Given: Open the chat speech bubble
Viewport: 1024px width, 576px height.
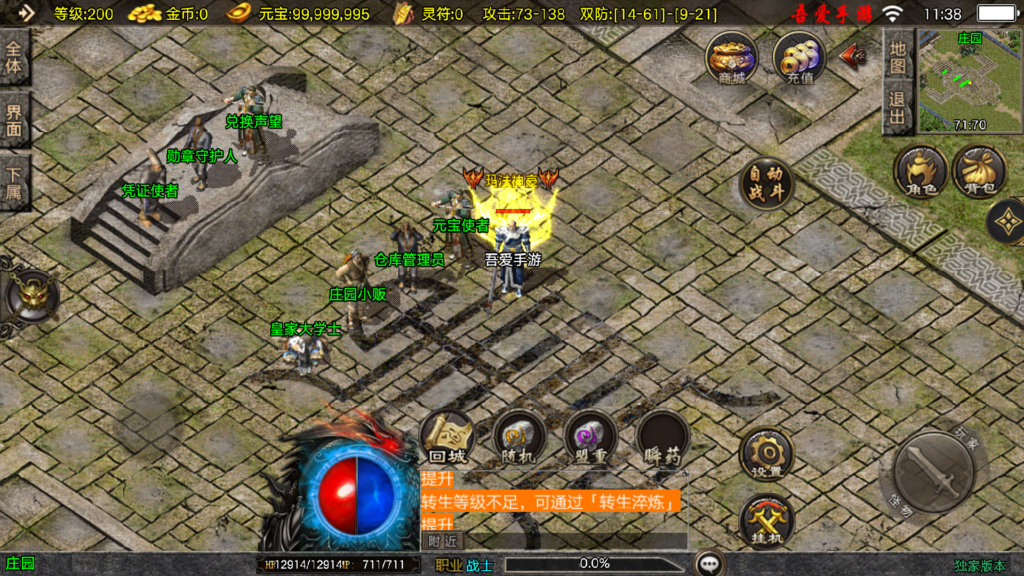Looking at the screenshot, I should tap(710, 564).
